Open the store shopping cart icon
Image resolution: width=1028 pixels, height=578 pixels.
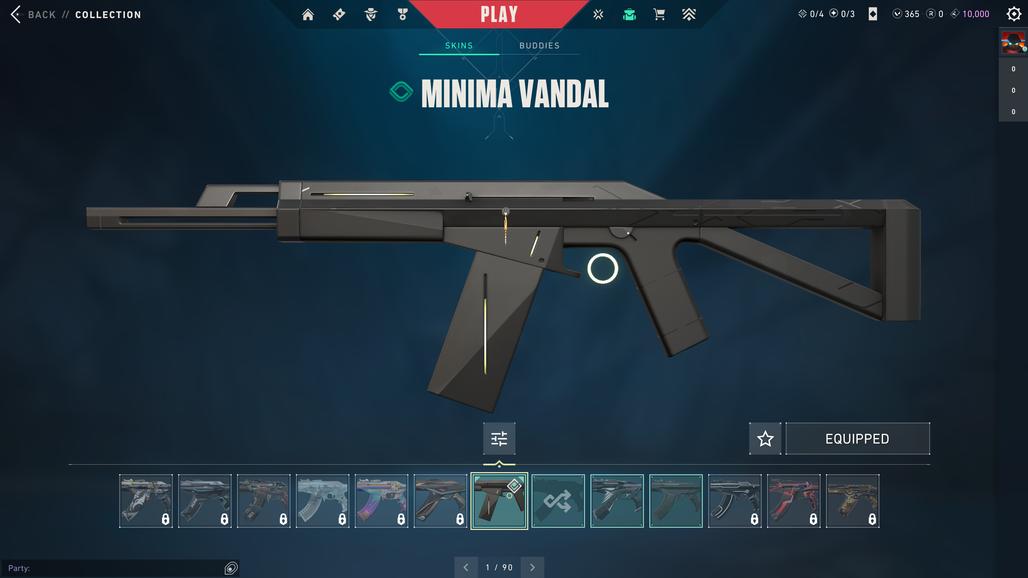pyautogui.click(x=659, y=14)
